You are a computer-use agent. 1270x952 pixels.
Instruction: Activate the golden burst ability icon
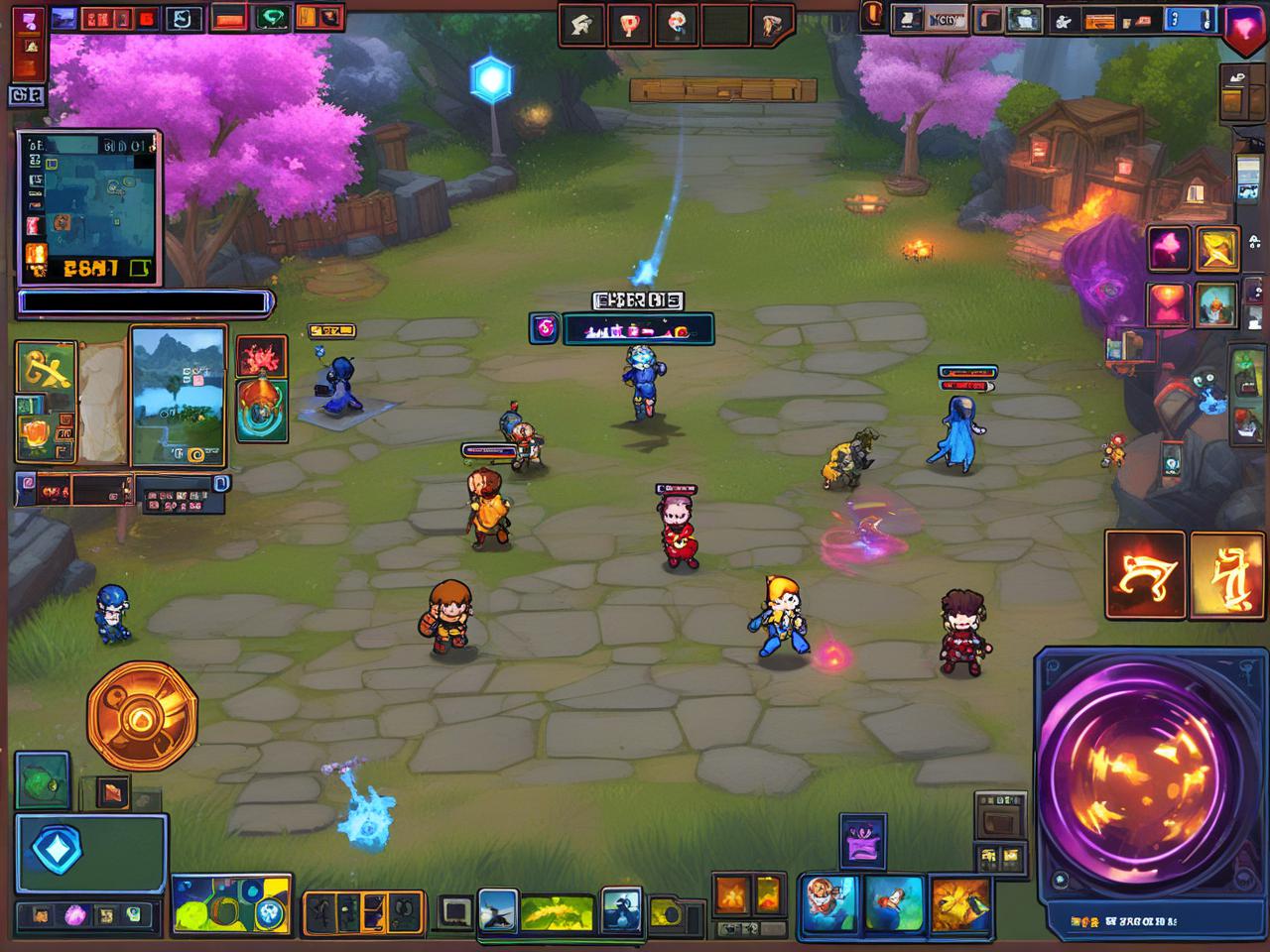point(959,904)
